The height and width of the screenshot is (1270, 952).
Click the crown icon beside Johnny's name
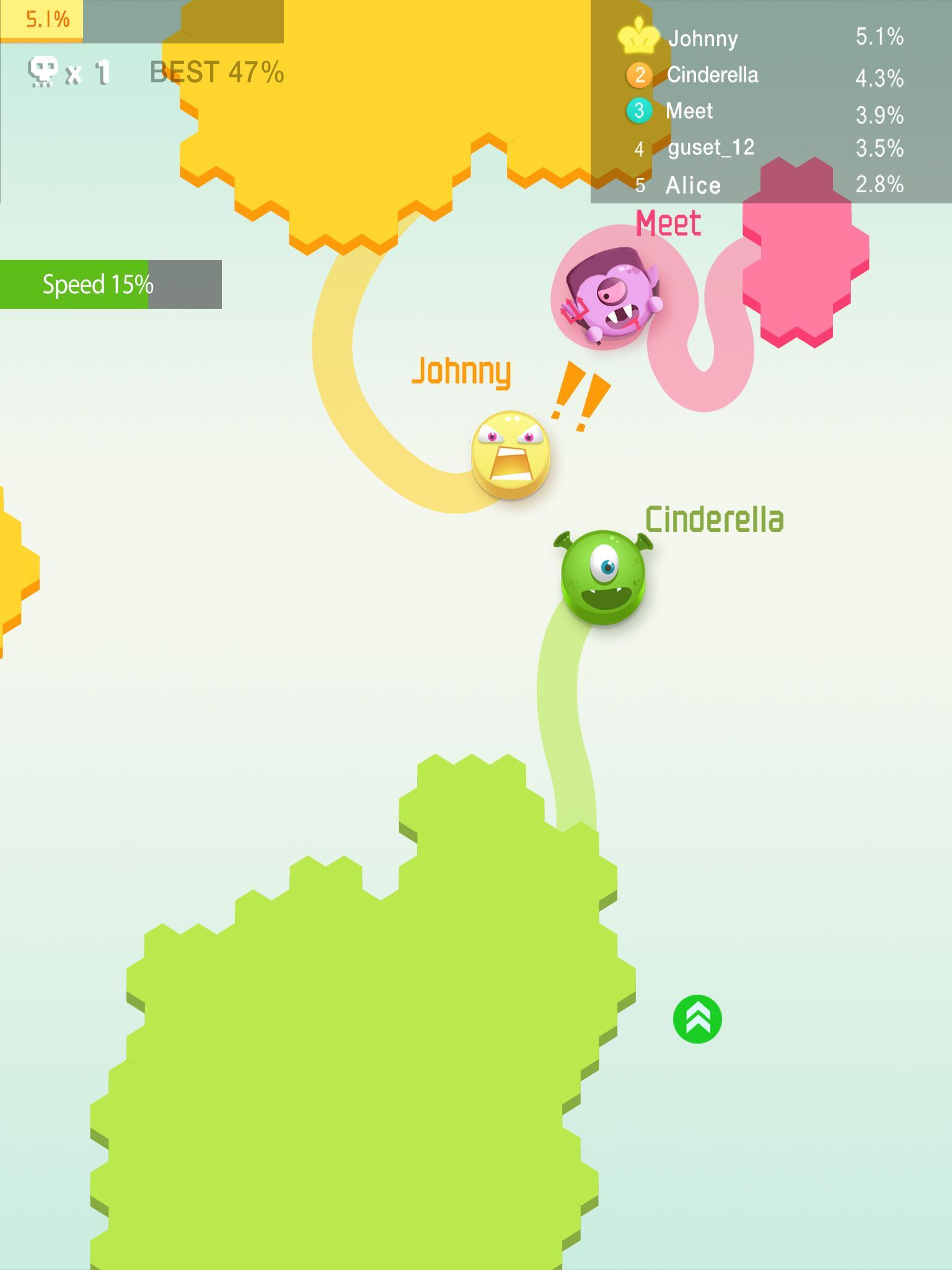(x=638, y=37)
